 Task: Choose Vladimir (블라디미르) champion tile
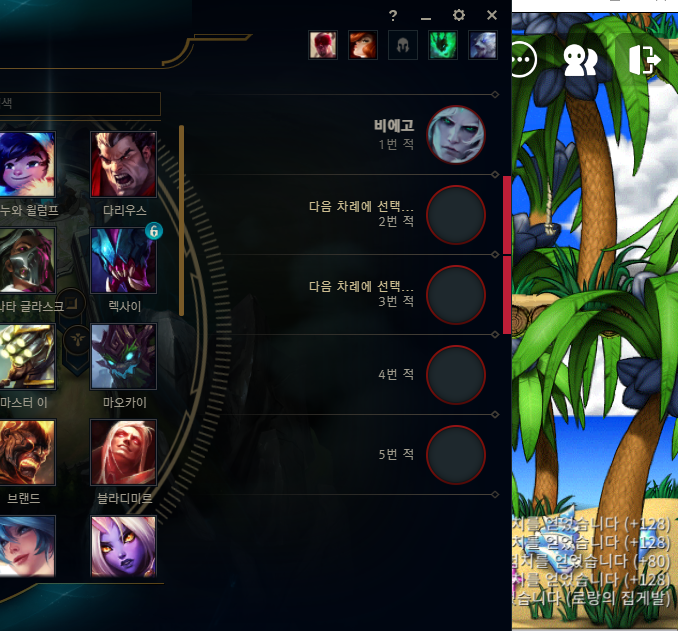pos(123,452)
